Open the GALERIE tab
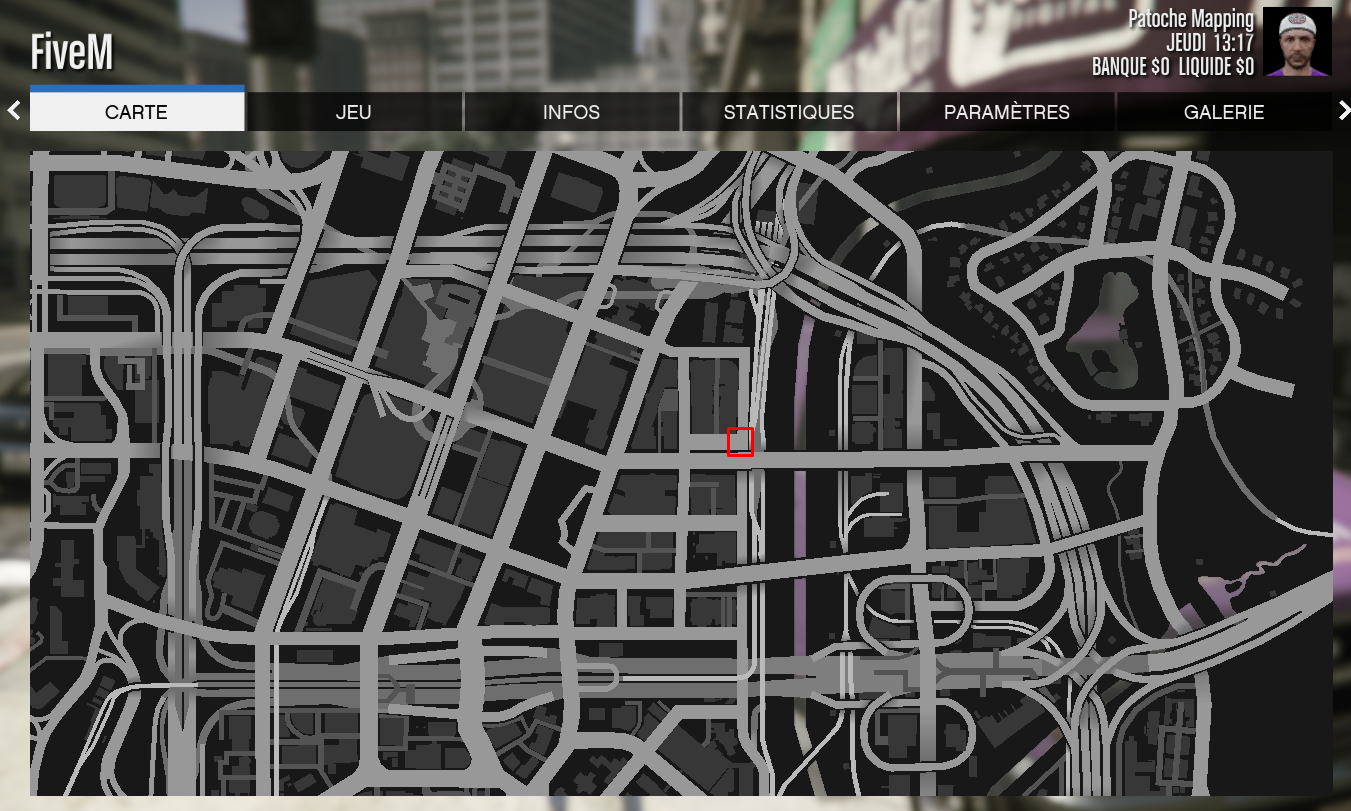This screenshot has width=1351, height=811. point(1224,112)
